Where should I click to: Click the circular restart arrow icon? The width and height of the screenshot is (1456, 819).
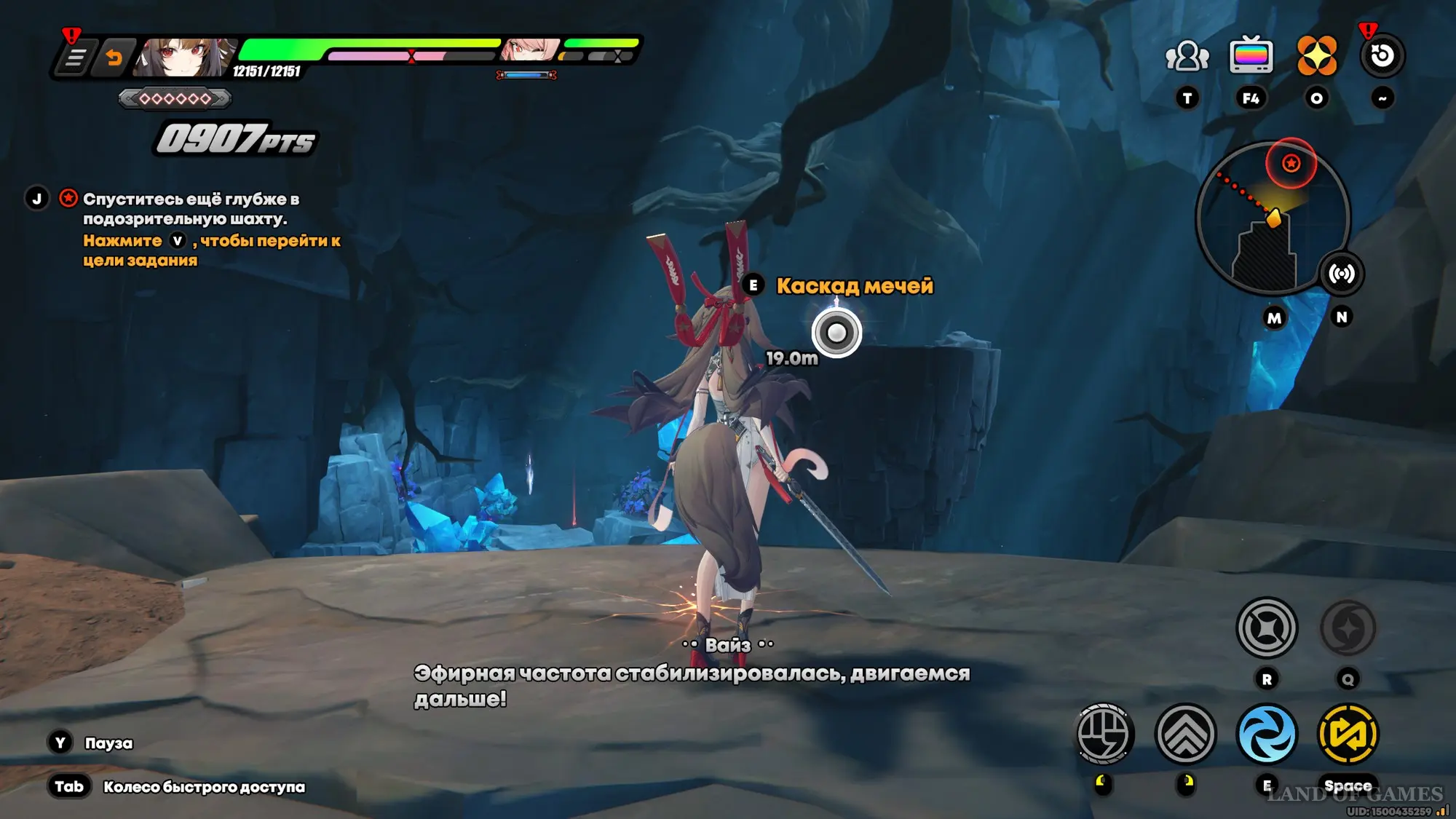pos(1382,56)
